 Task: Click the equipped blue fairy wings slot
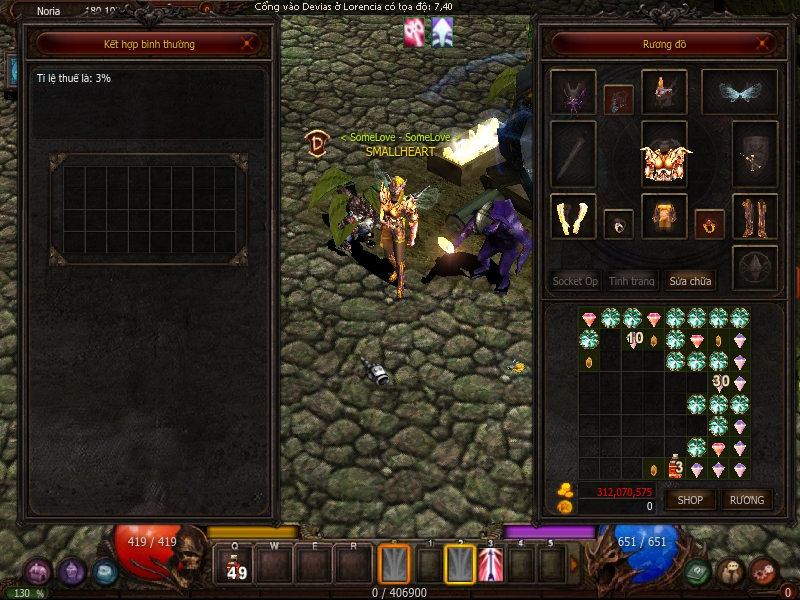click(739, 92)
